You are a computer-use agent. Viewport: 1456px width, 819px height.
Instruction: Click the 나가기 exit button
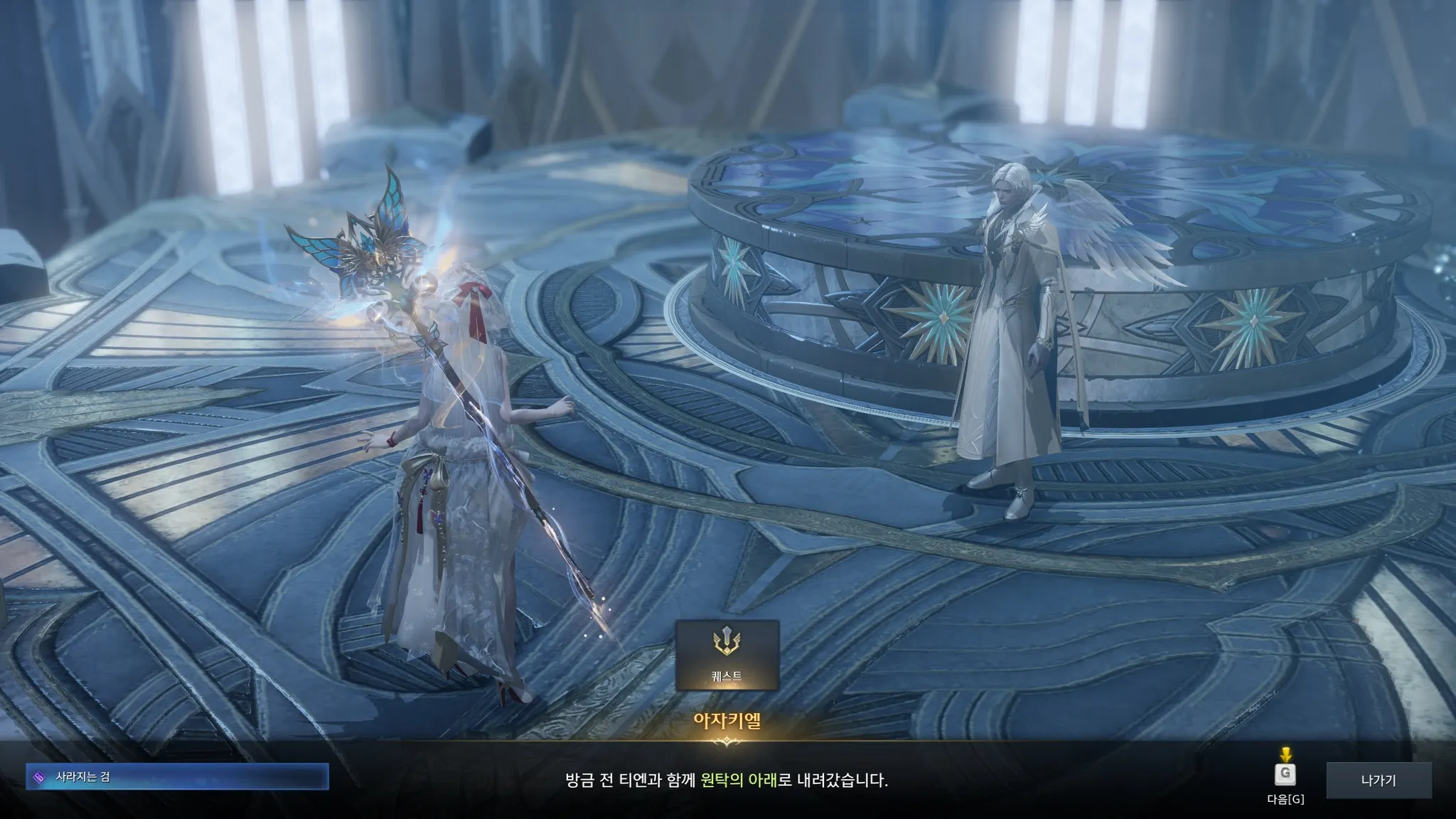click(x=1378, y=780)
